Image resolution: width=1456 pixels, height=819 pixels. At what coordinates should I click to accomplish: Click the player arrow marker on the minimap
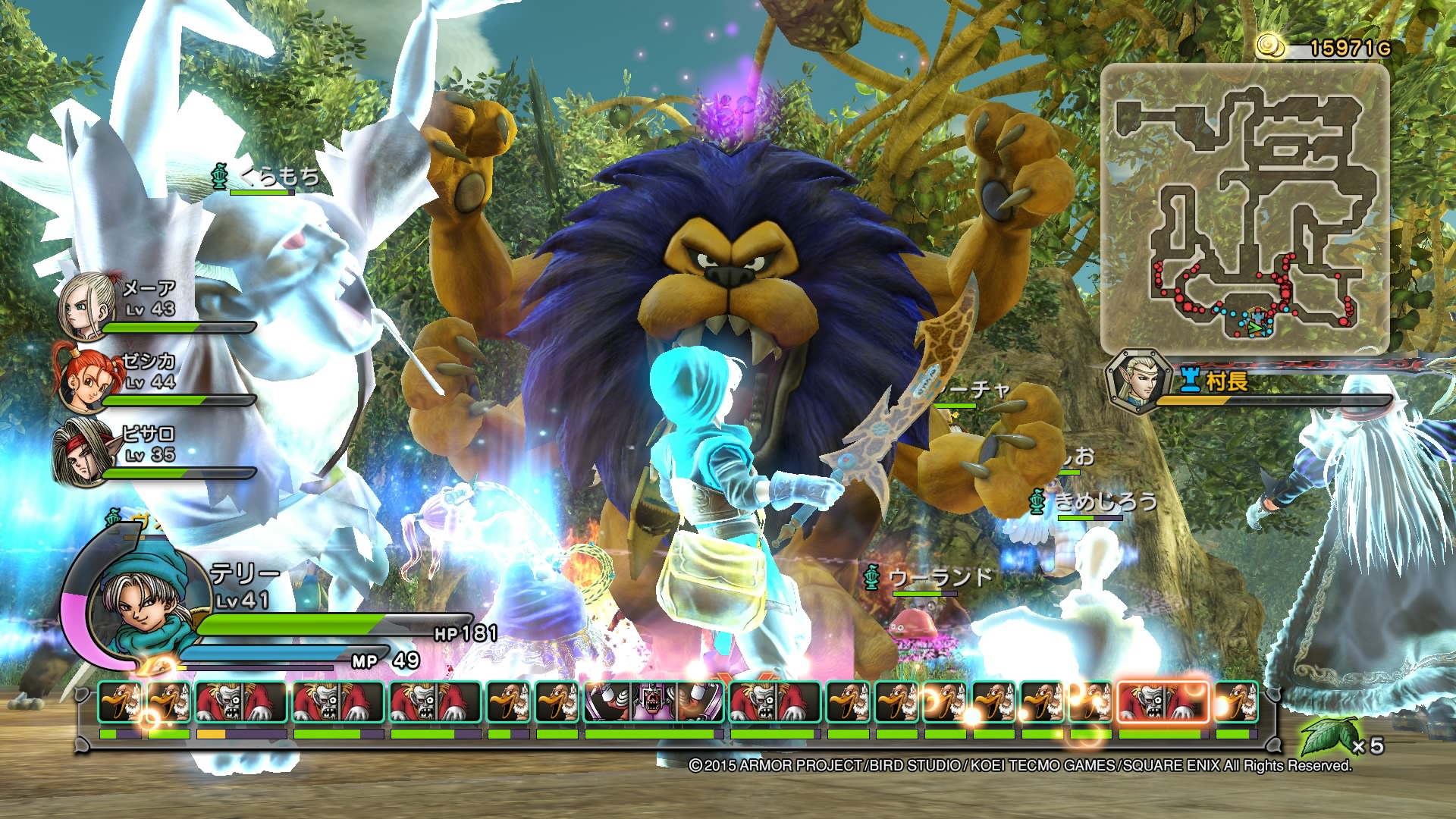click(1254, 328)
